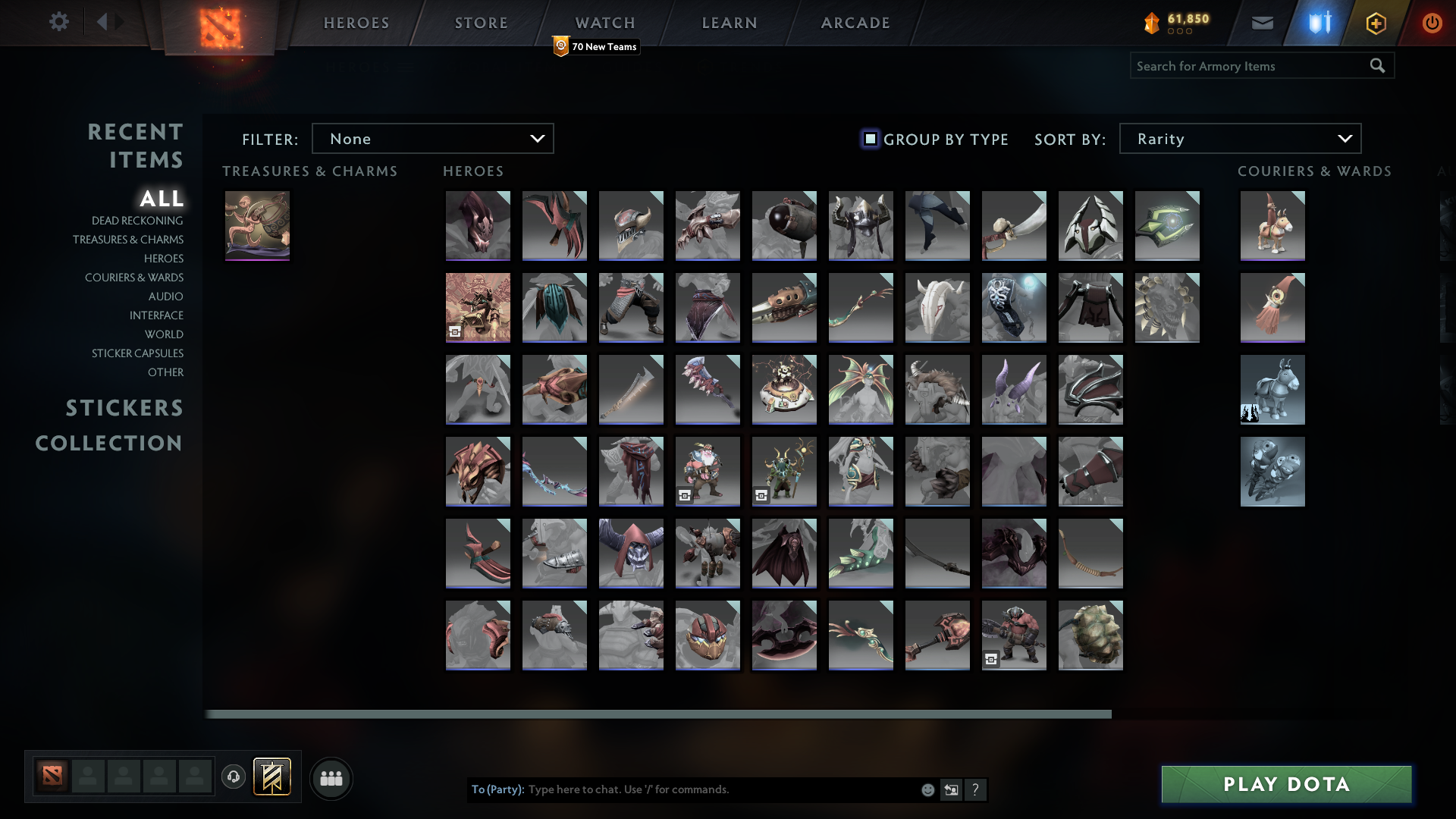Open the 70 New Teams notification

[x=595, y=46]
